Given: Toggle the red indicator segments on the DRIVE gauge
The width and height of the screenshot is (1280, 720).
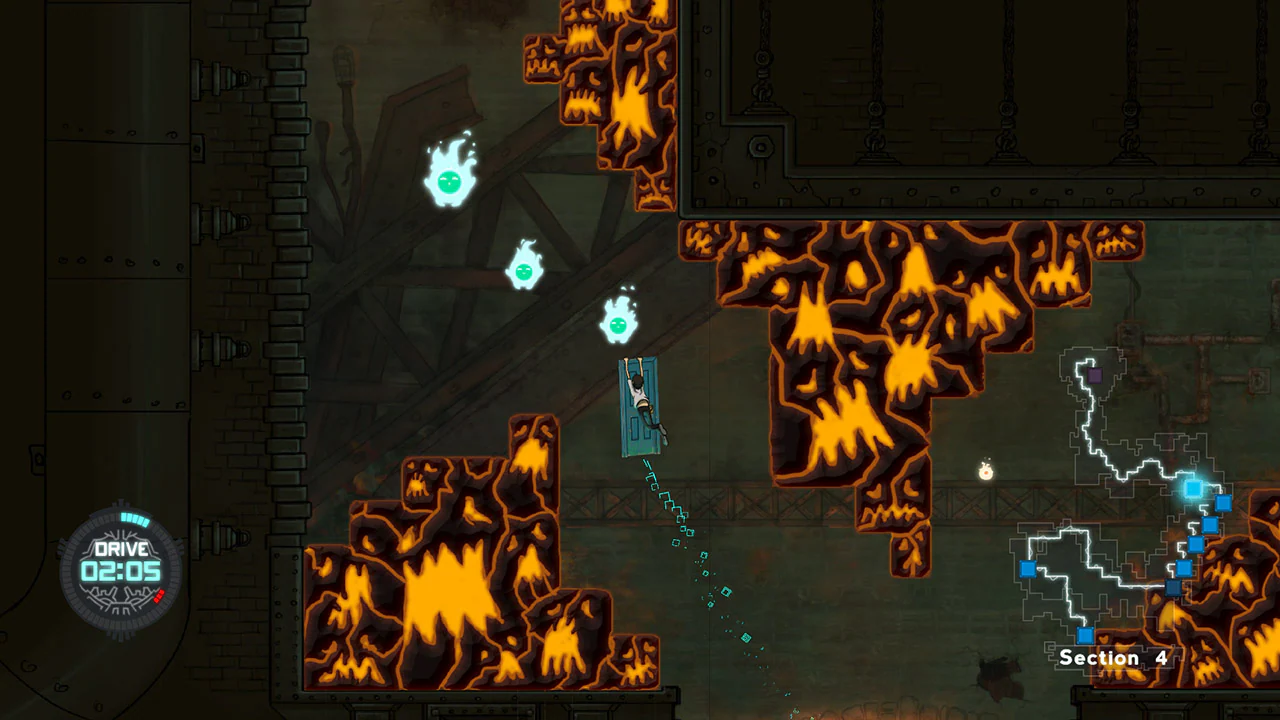Looking at the screenshot, I should click(160, 597).
